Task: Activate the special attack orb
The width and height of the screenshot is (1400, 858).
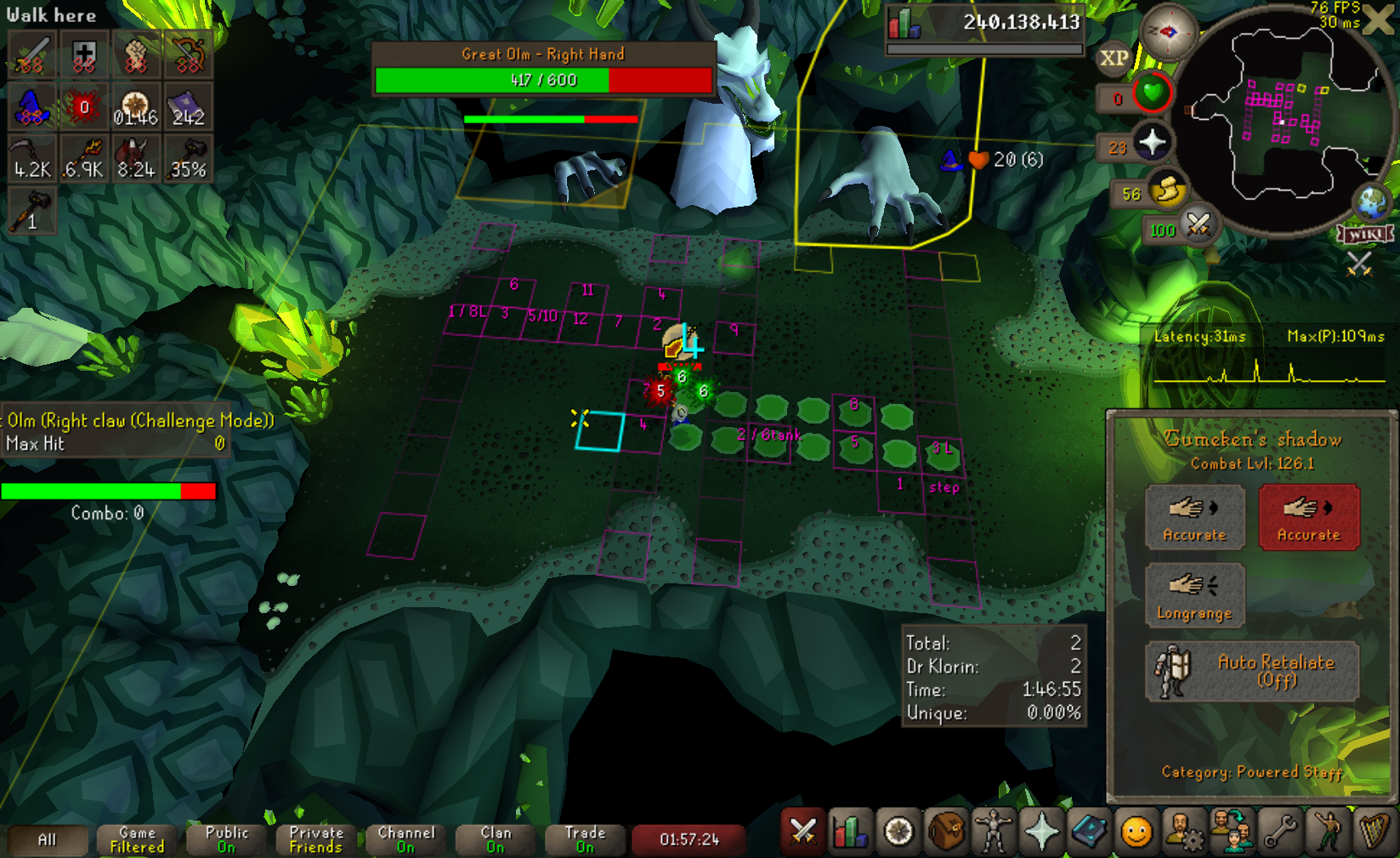Action: click(x=1198, y=225)
